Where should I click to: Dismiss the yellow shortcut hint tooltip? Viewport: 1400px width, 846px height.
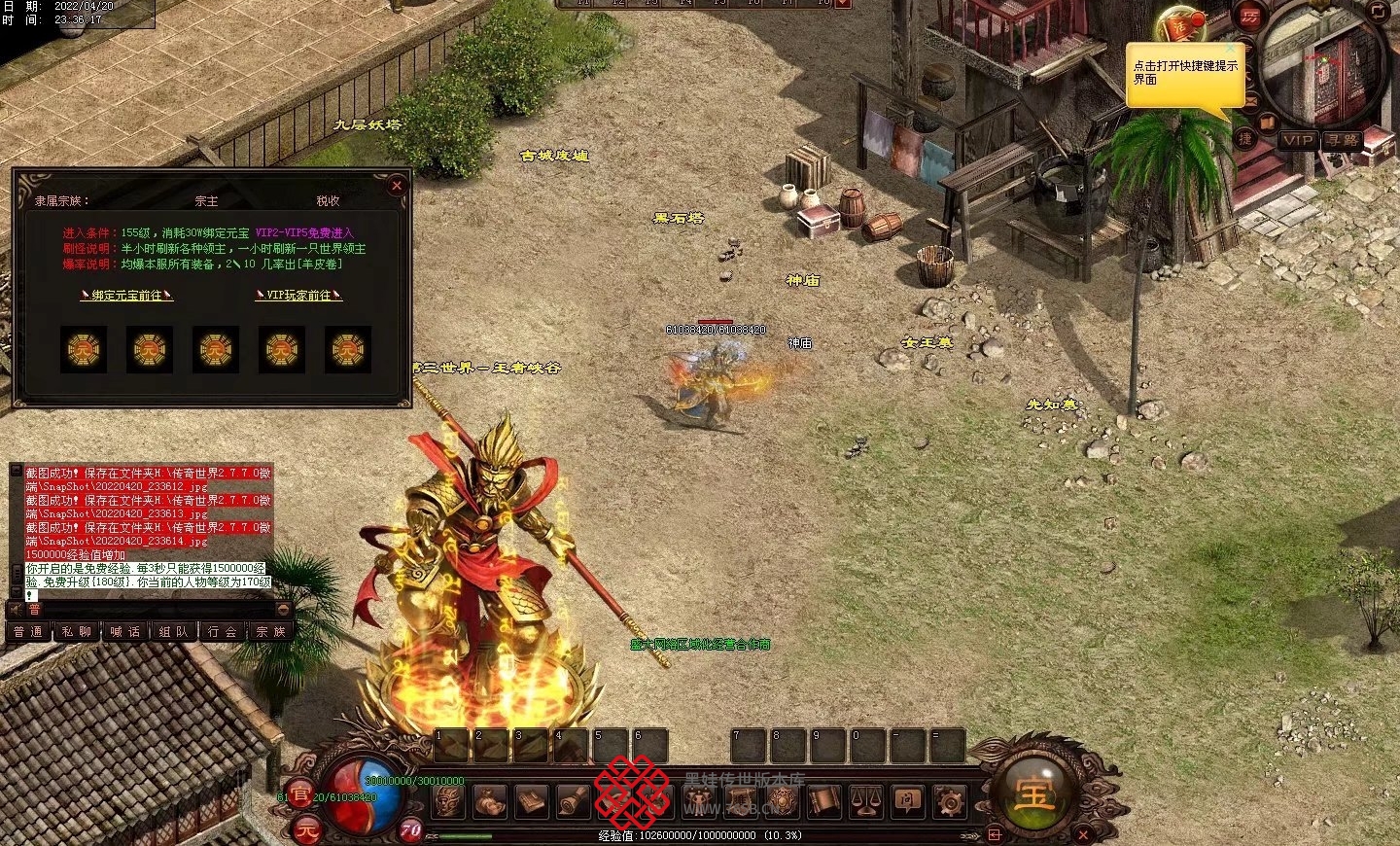tap(1230, 48)
